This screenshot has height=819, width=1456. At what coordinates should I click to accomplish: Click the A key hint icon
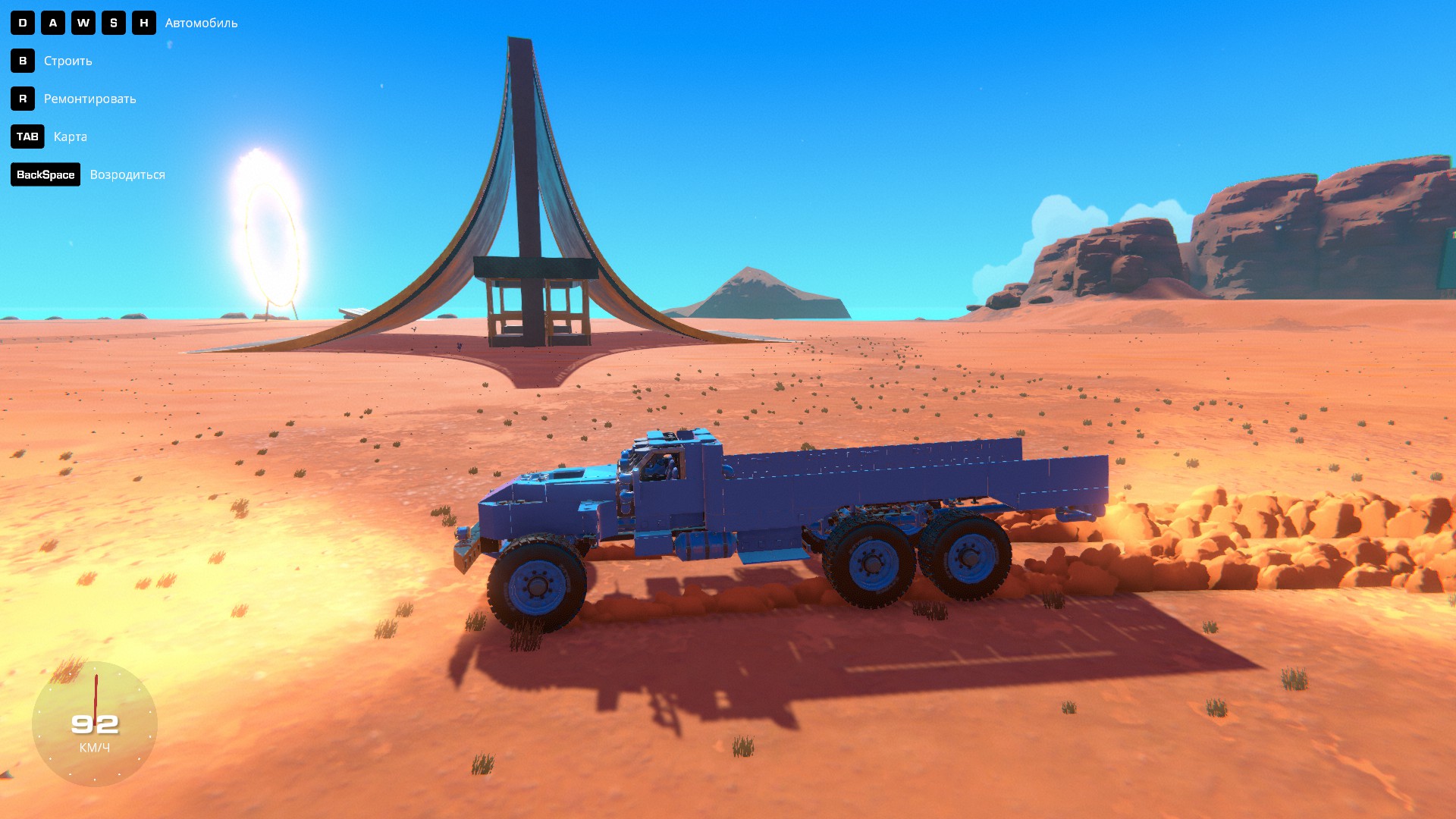coord(53,23)
